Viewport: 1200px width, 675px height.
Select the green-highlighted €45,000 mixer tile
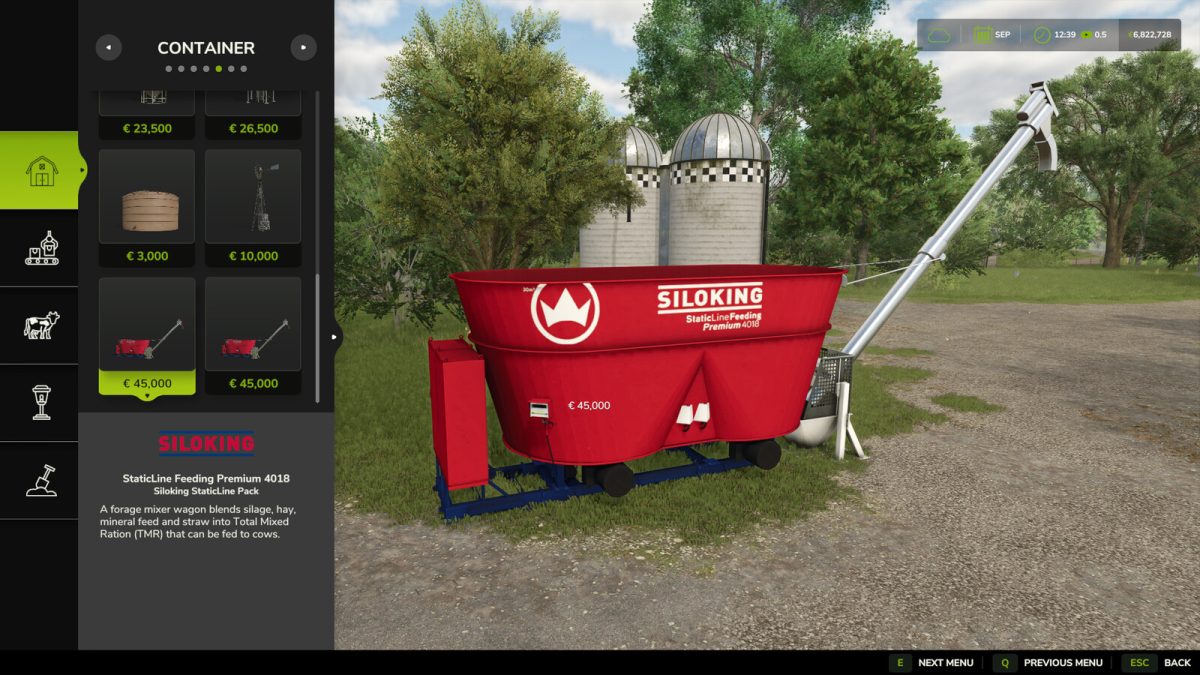tap(147, 336)
